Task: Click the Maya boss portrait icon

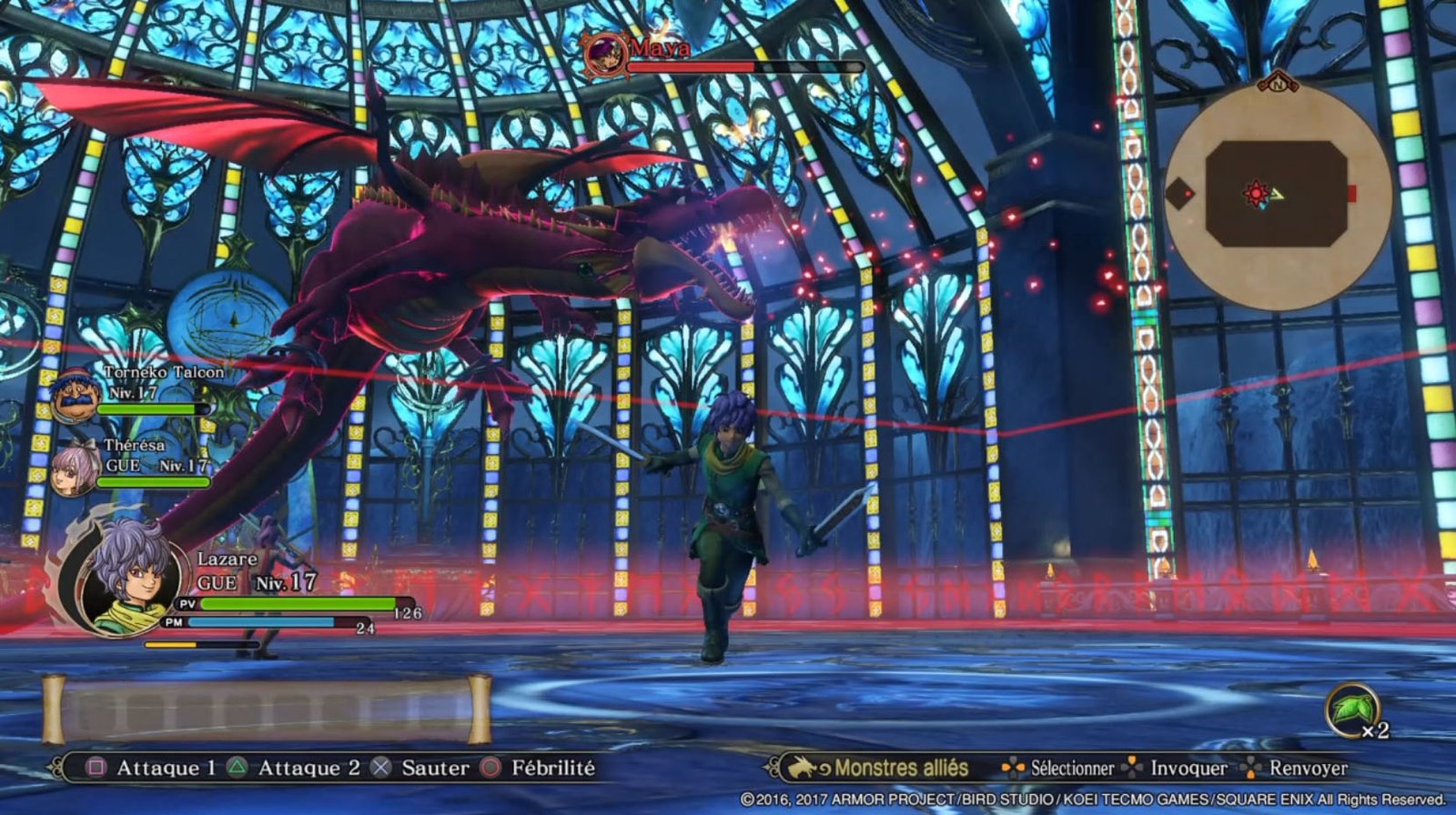Action: tap(605, 54)
